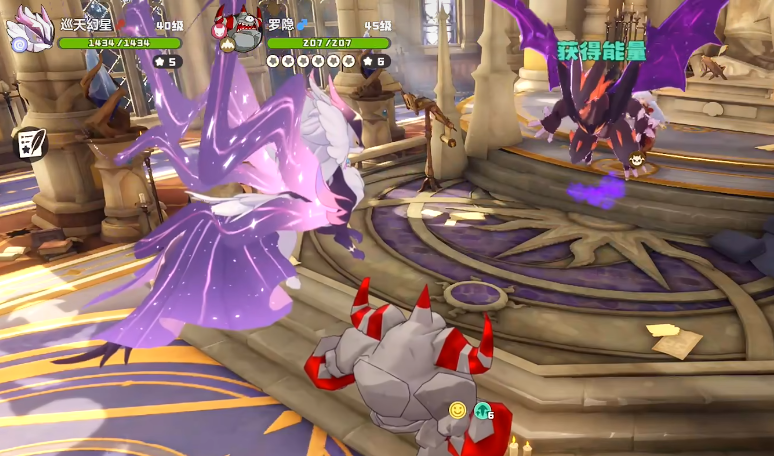Inspect the green up-arrow buff icon
This screenshot has height=456, width=774.
[482, 410]
